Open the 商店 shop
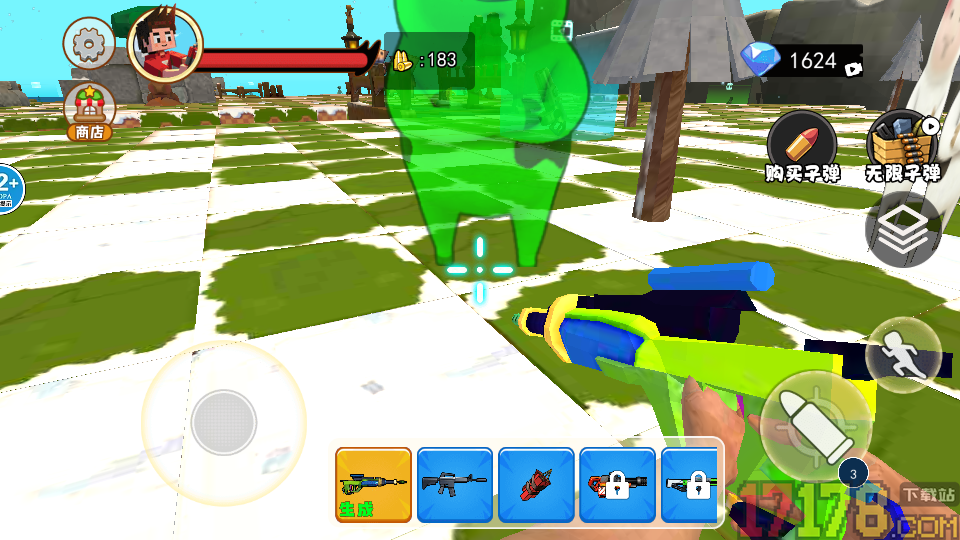 point(89,112)
